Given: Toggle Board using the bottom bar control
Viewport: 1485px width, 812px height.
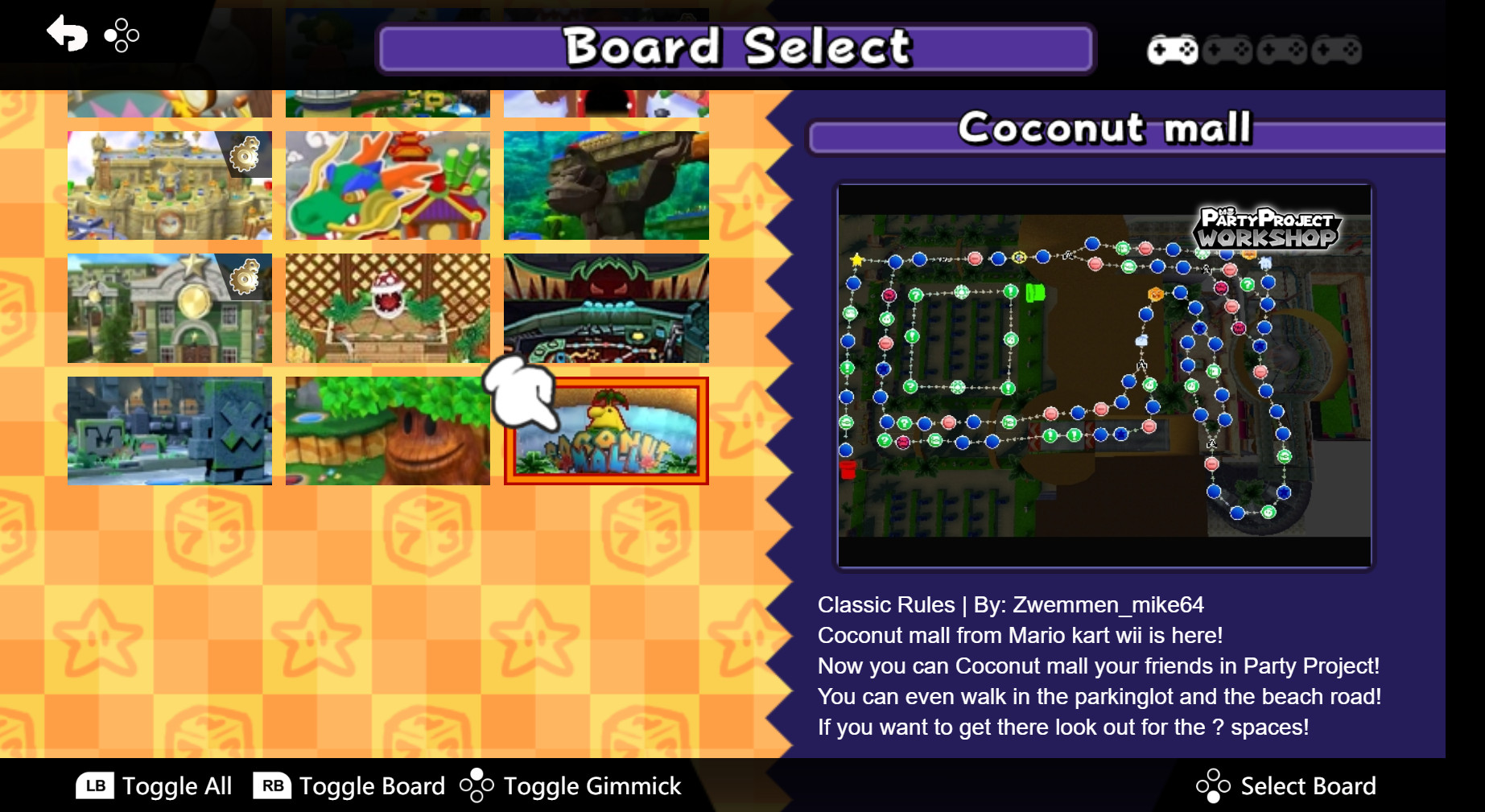Looking at the screenshot, I should pos(370,786).
